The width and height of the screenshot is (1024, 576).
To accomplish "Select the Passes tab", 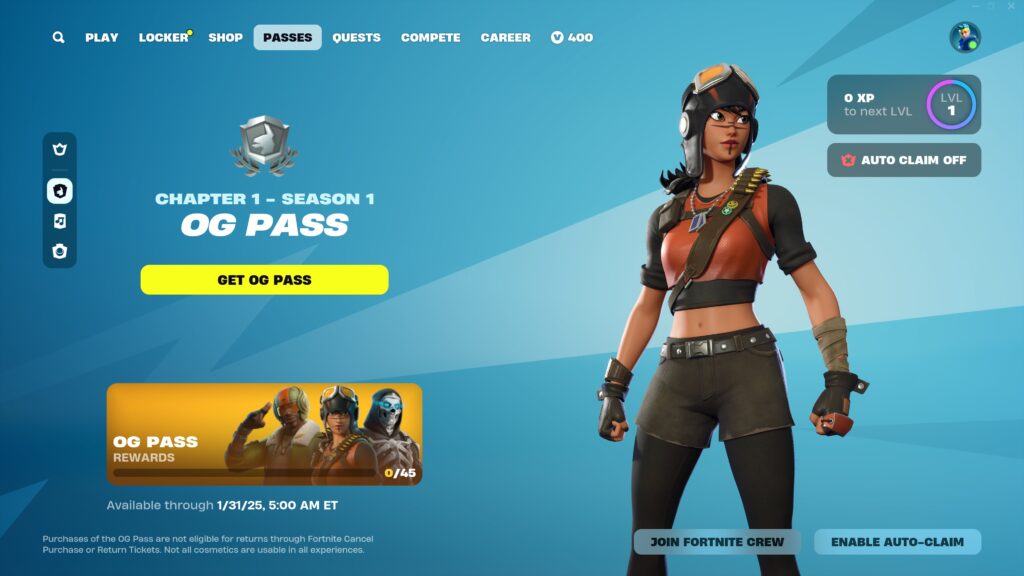I will (x=287, y=38).
